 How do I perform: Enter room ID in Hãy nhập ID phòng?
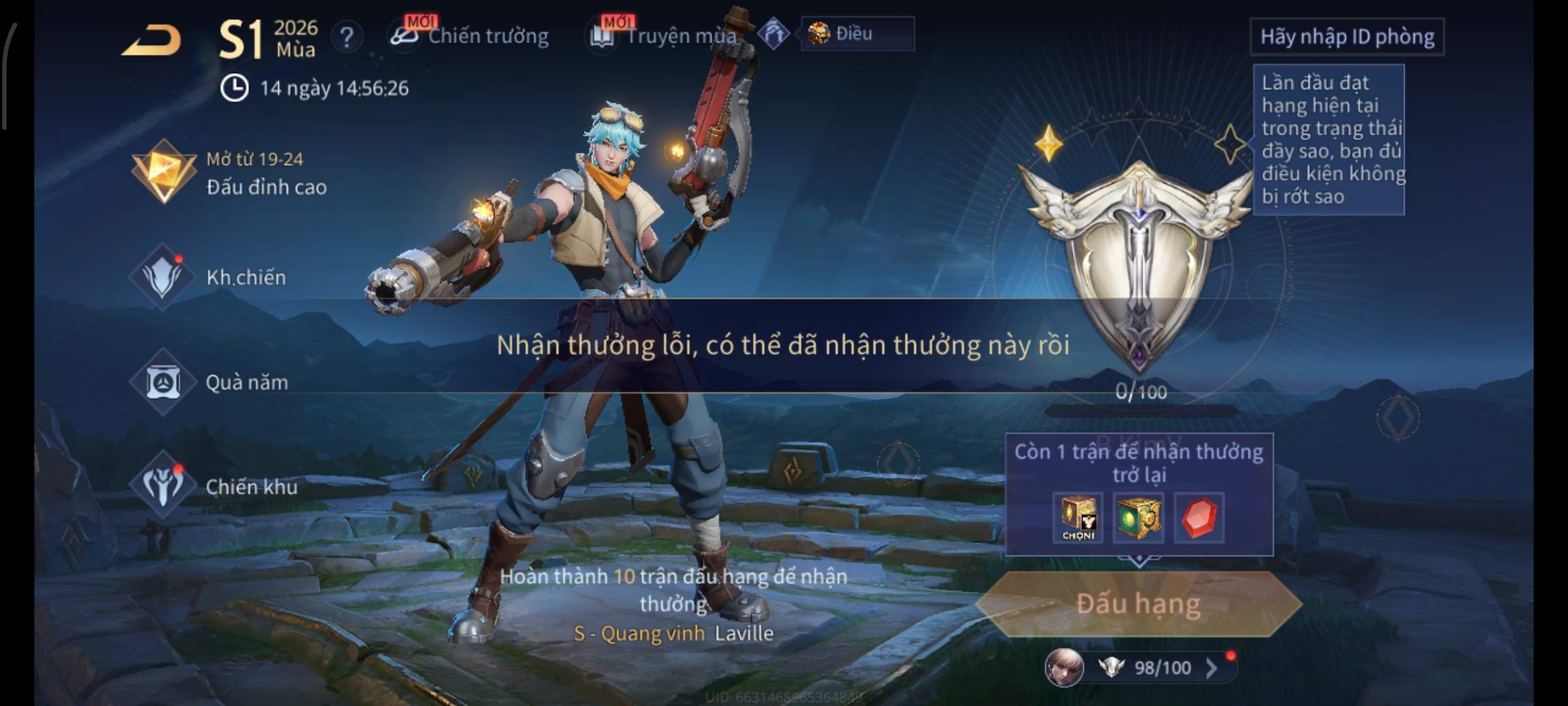point(1347,37)
